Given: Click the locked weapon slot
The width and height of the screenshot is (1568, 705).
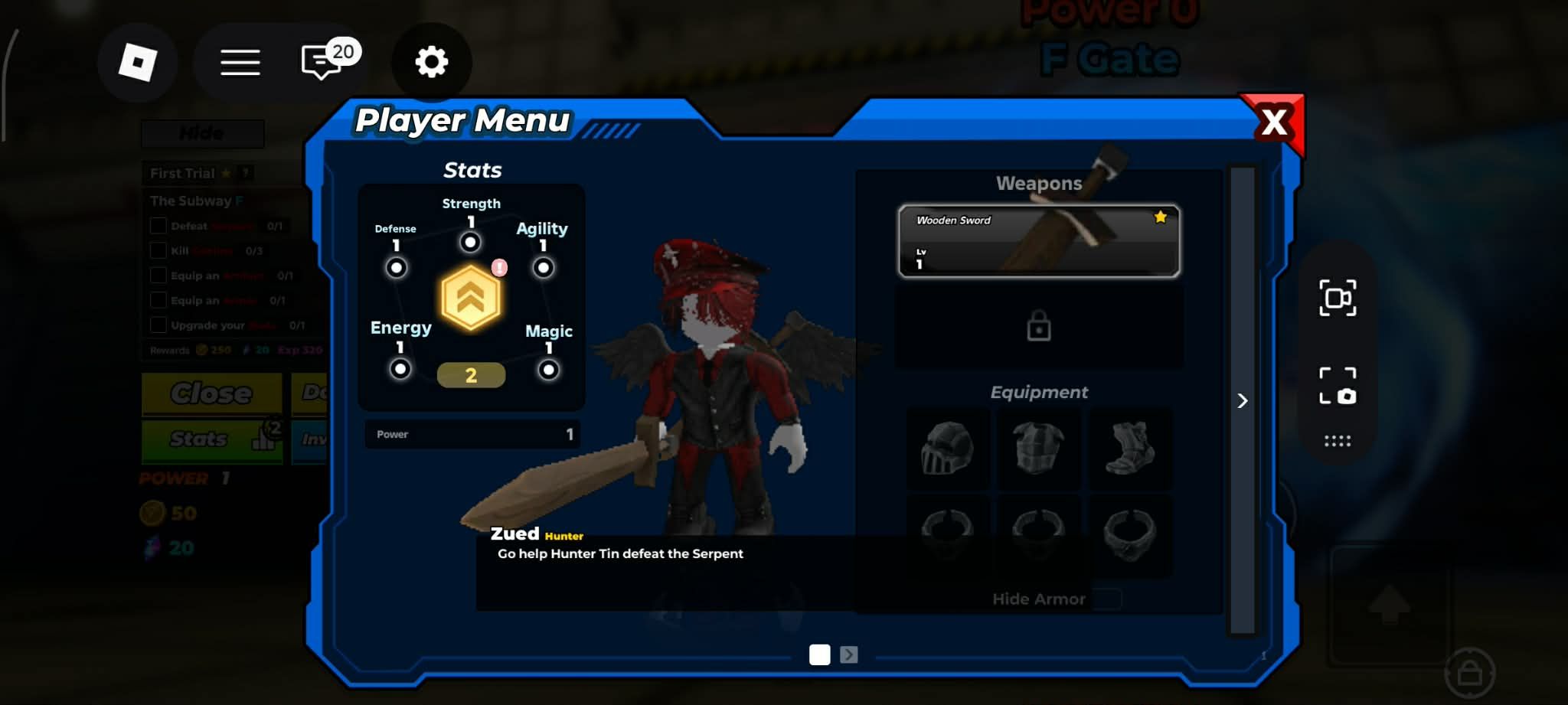Looking at the screenshot, I should tap(1038, 328).
